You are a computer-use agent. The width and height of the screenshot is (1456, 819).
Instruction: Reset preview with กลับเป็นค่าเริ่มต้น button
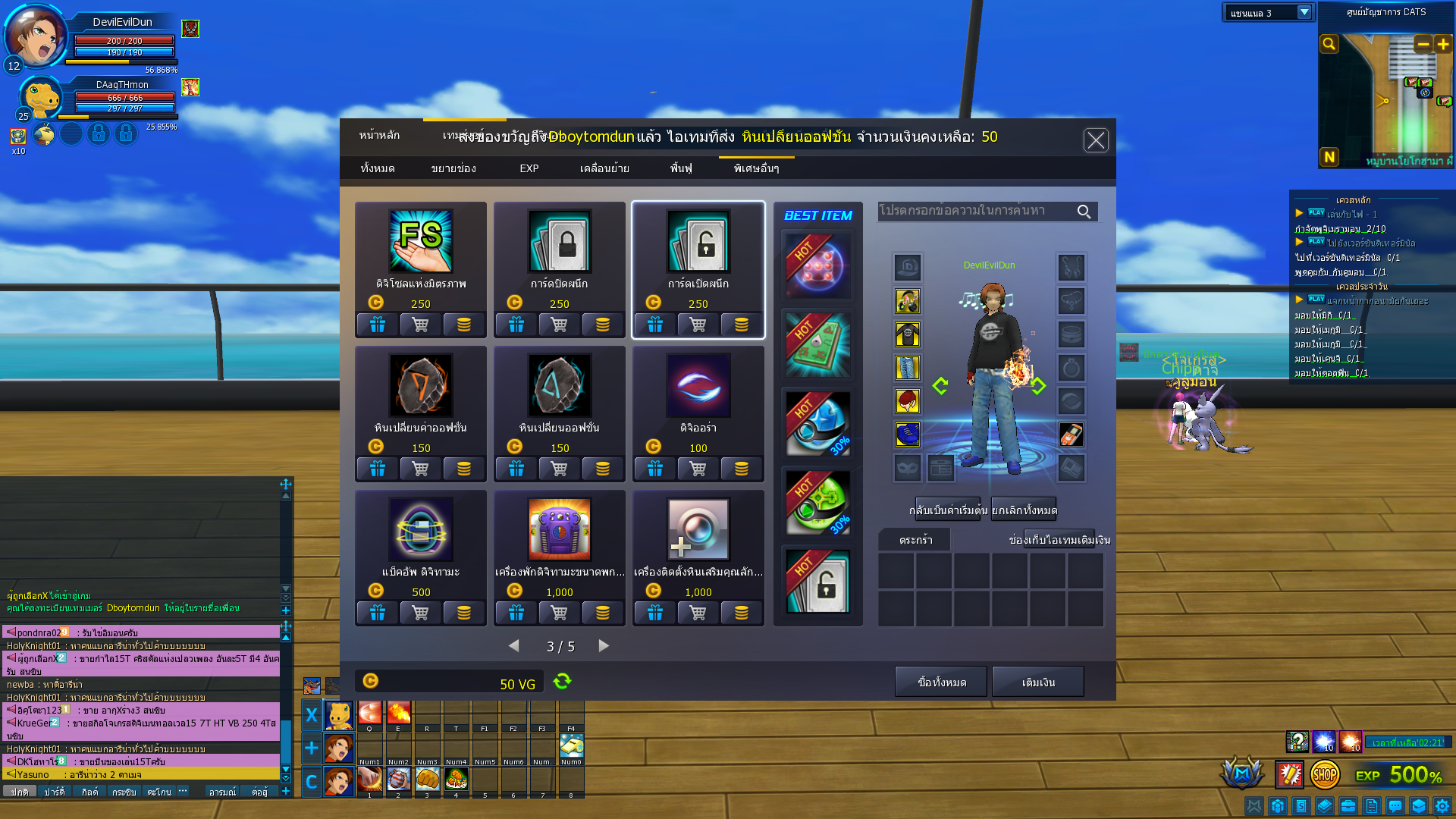948,510
